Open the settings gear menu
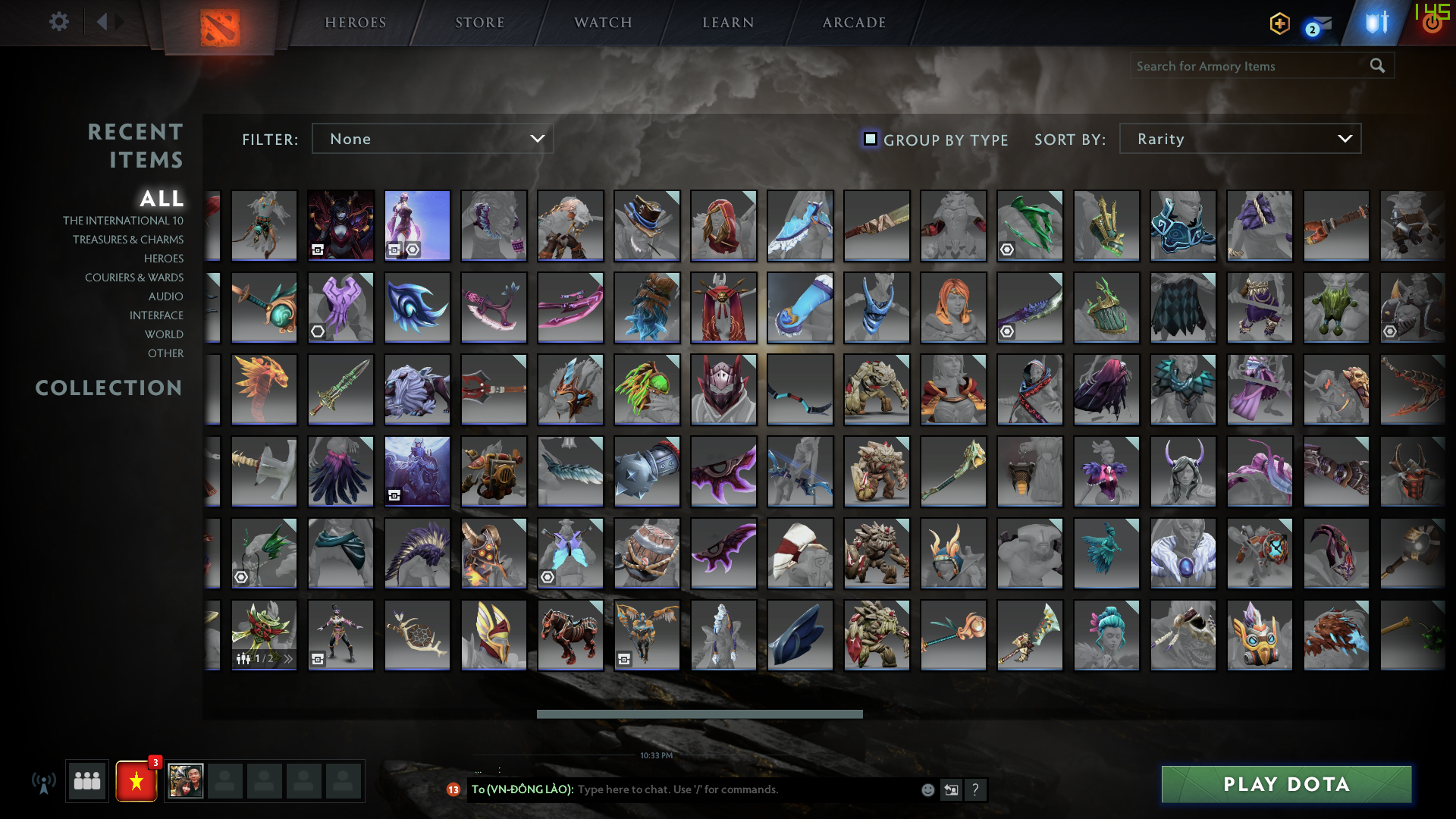 (59, 21)
